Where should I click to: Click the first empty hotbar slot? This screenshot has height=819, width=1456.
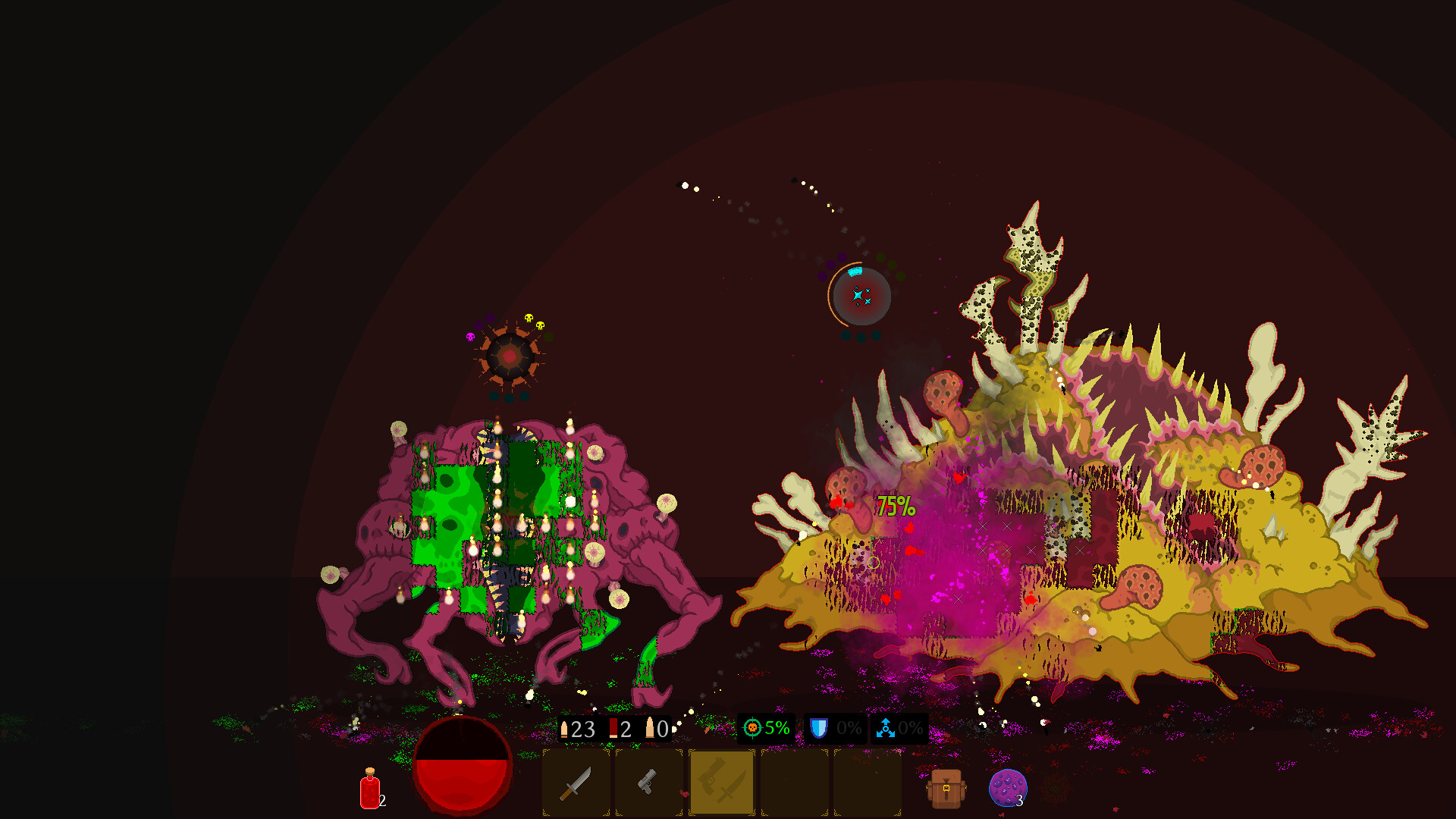(795, 781)
